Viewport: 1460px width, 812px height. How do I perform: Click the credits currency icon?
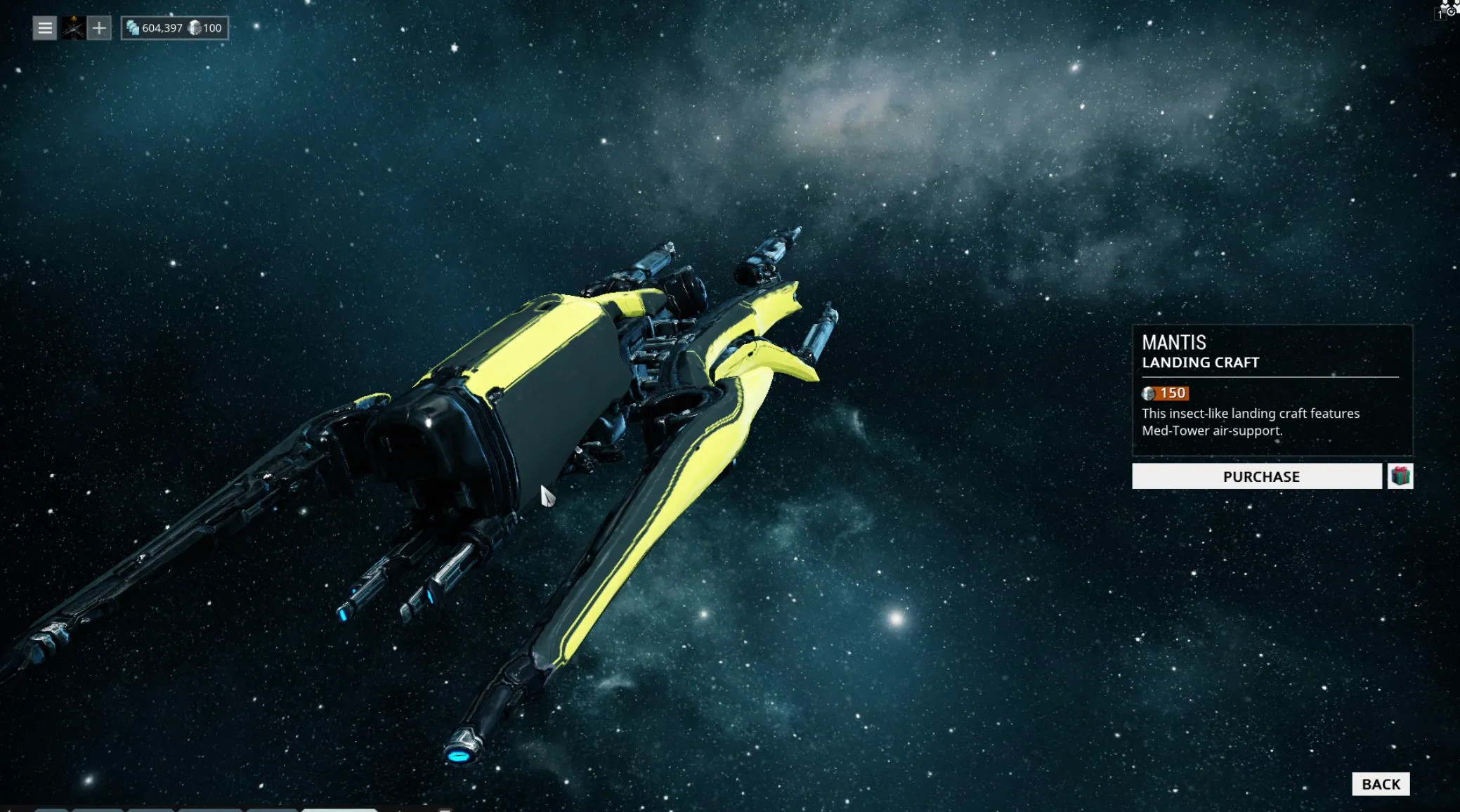133,29
